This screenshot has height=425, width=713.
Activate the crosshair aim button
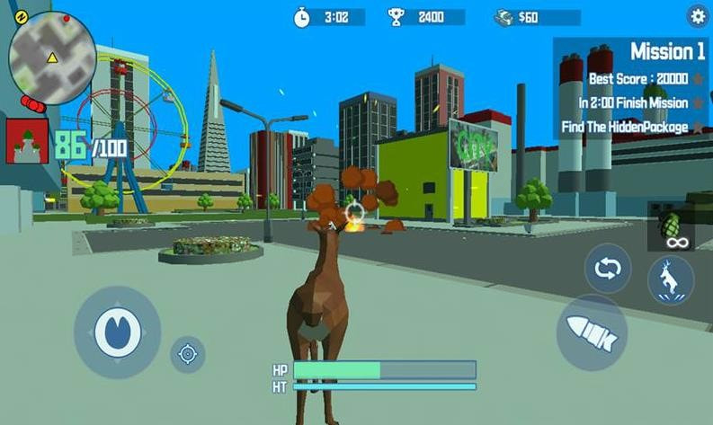[x=187, y=352]
